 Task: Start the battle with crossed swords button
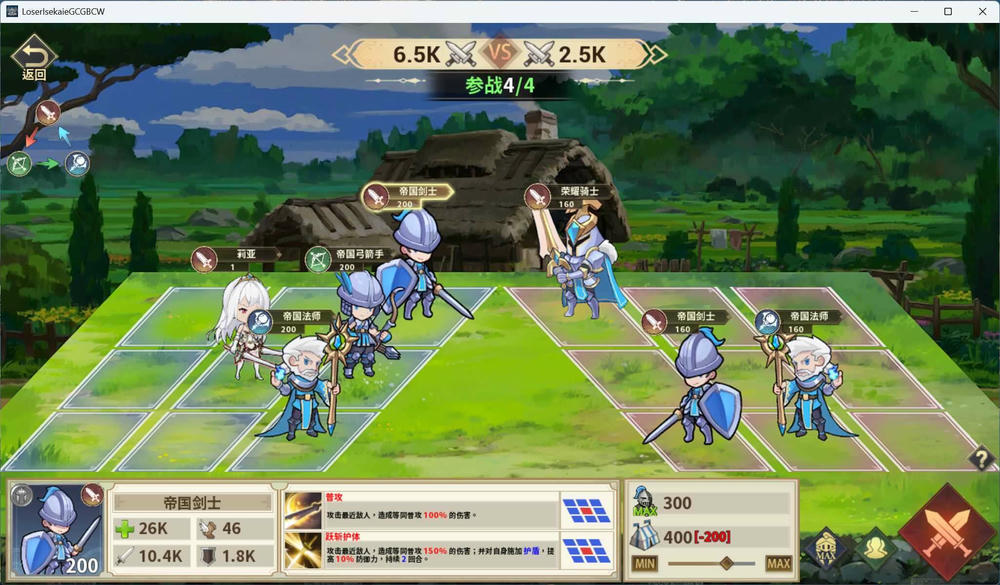pyautogui.click(x=946, y=530)
